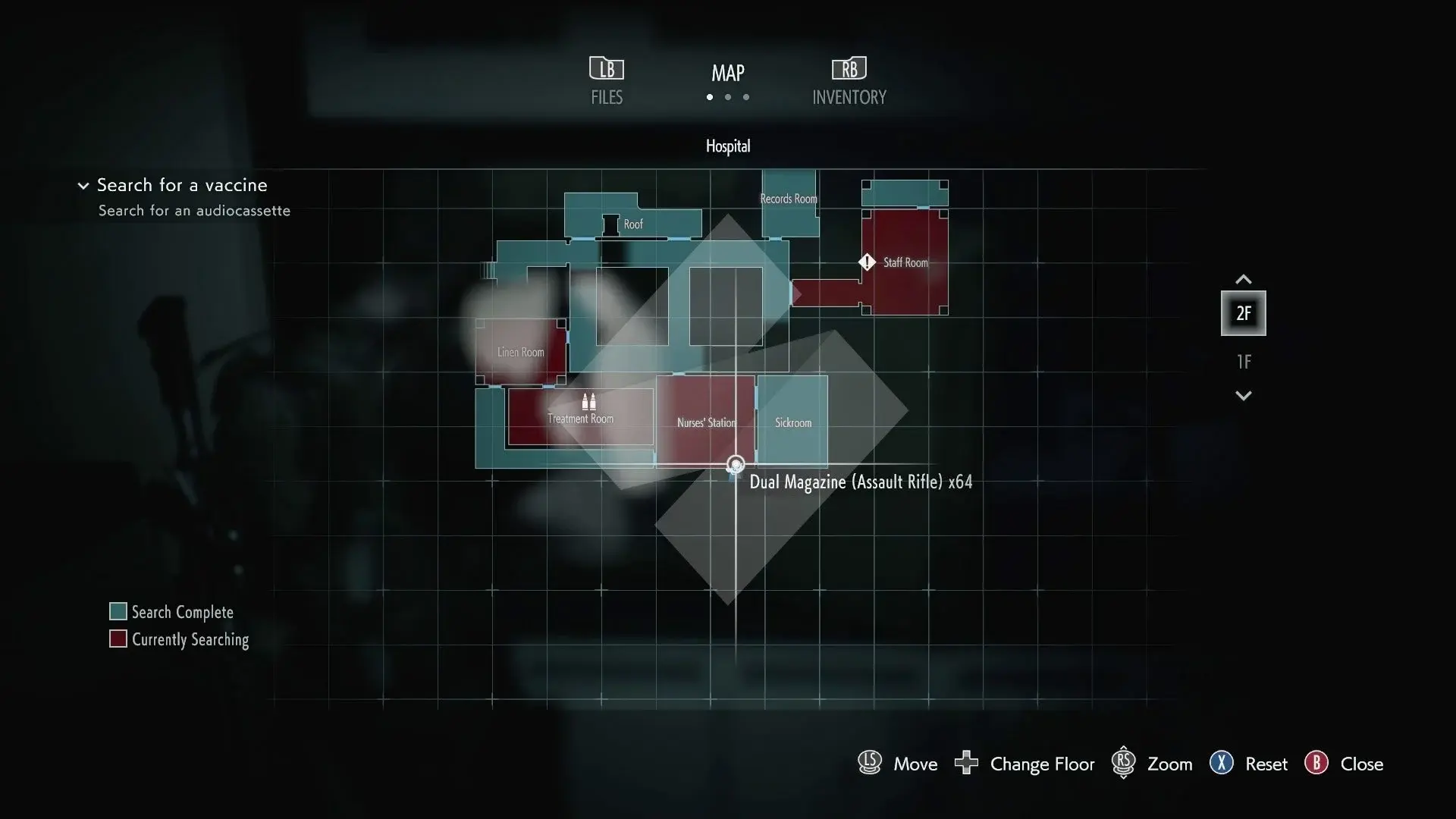Click the floor up arrow
Viewport: 1456px width, 819px height.
tap(1244, 279)
